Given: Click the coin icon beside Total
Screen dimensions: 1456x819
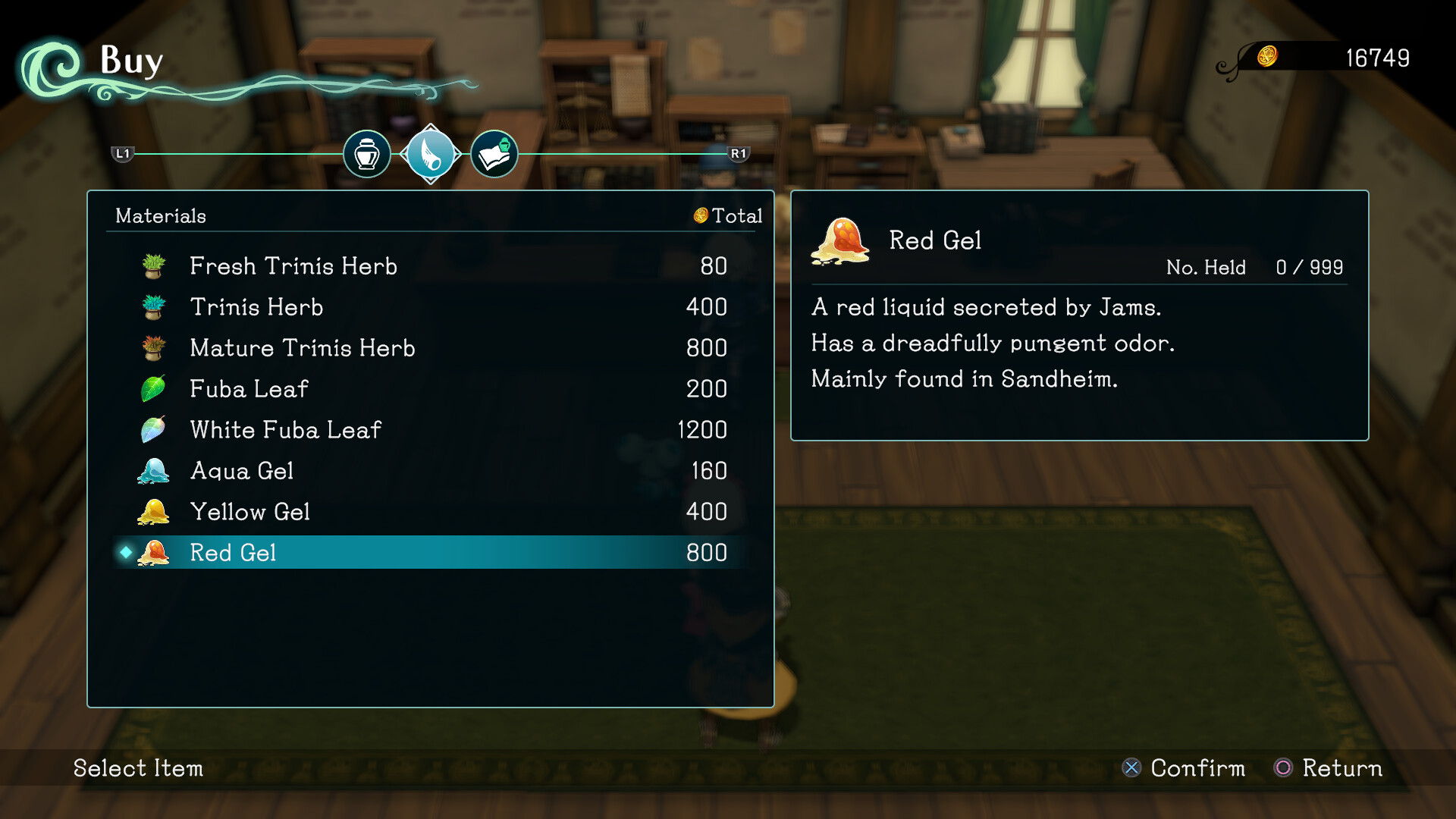Looking at the screenshot, I should [700, 215].
